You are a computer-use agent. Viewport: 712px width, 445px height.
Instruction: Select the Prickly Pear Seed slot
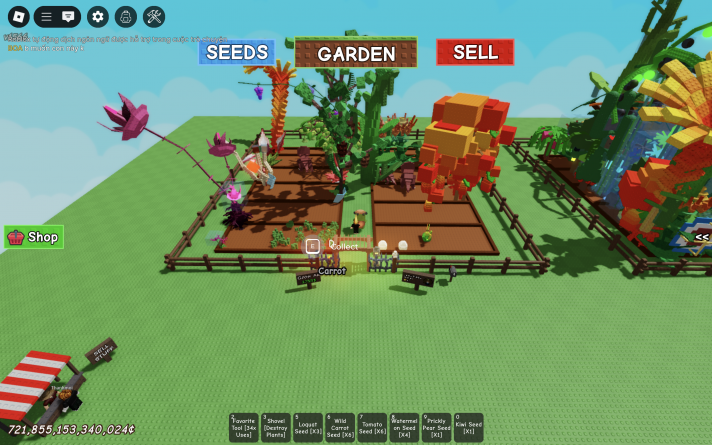(436, 427)
